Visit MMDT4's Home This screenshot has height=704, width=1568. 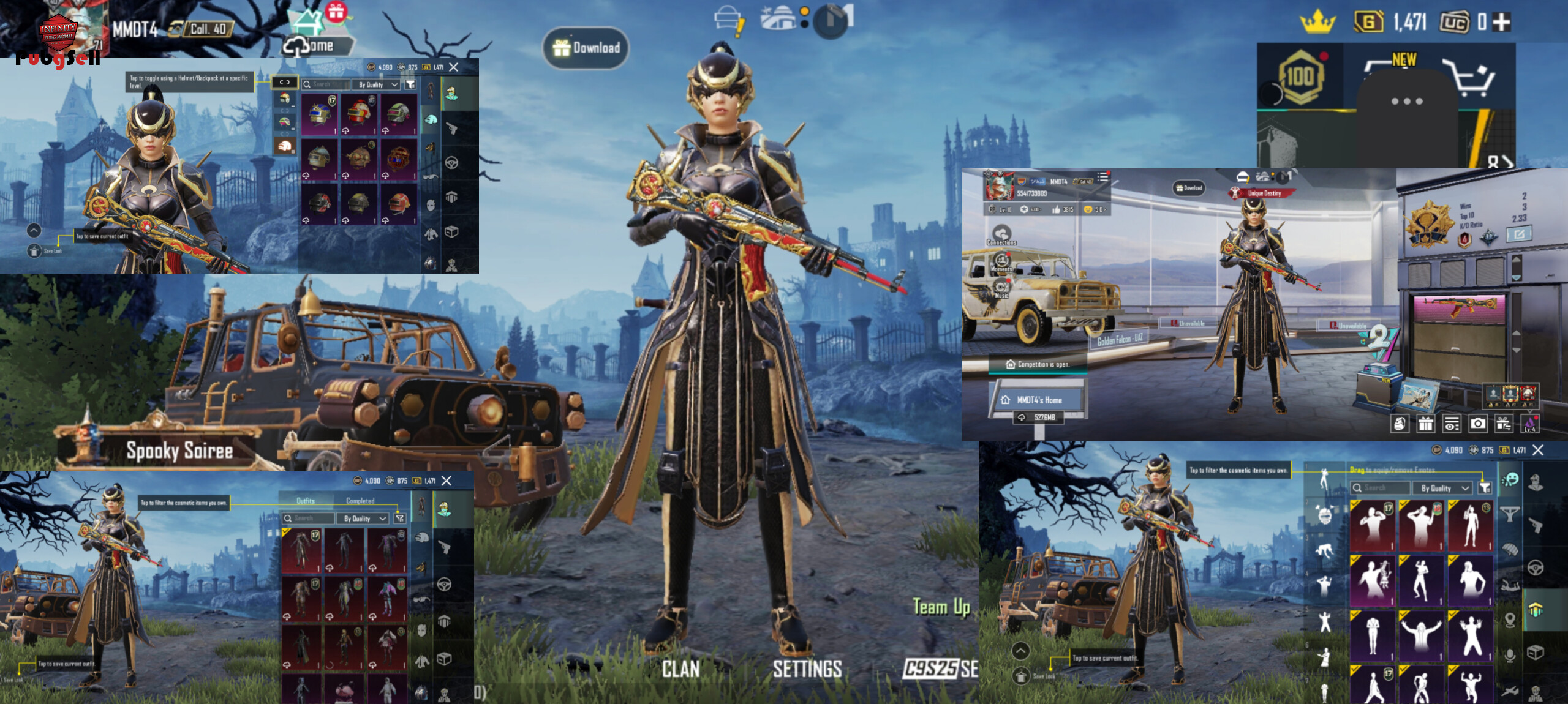[1039, 400]
